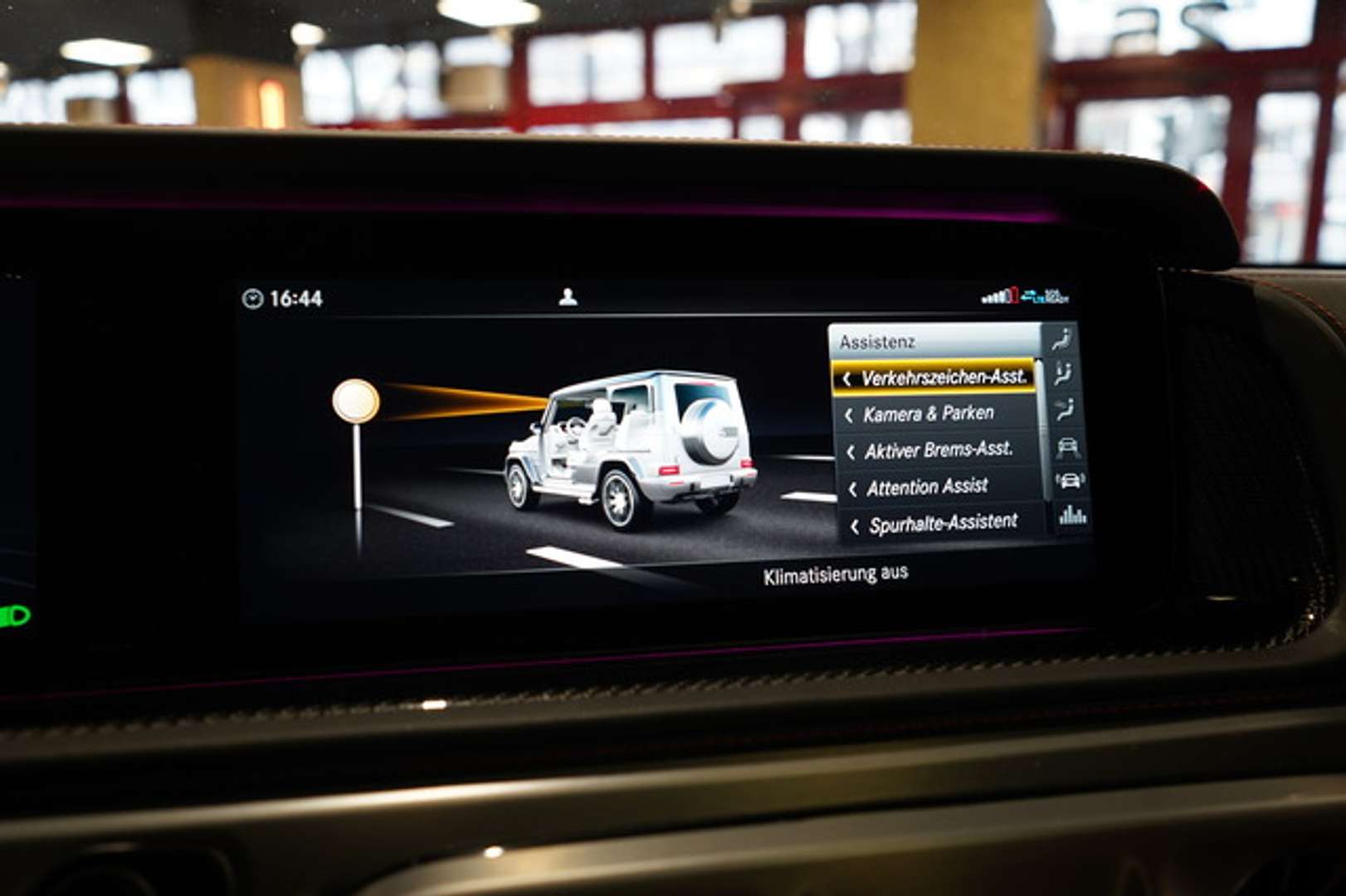The image size is (1346, 896).
Task: Toggle Attention Assist in the Assistenz list
Action: pyautogui.click(x=929, y=486)
